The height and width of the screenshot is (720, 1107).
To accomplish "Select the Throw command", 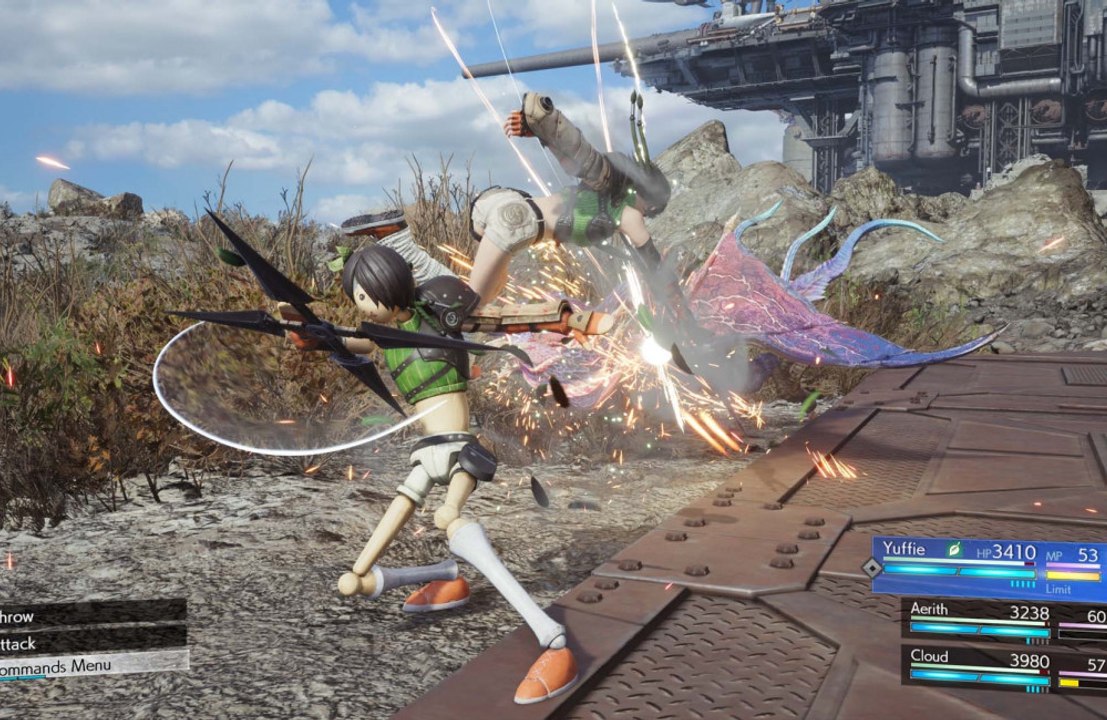I will click(90, 612).
